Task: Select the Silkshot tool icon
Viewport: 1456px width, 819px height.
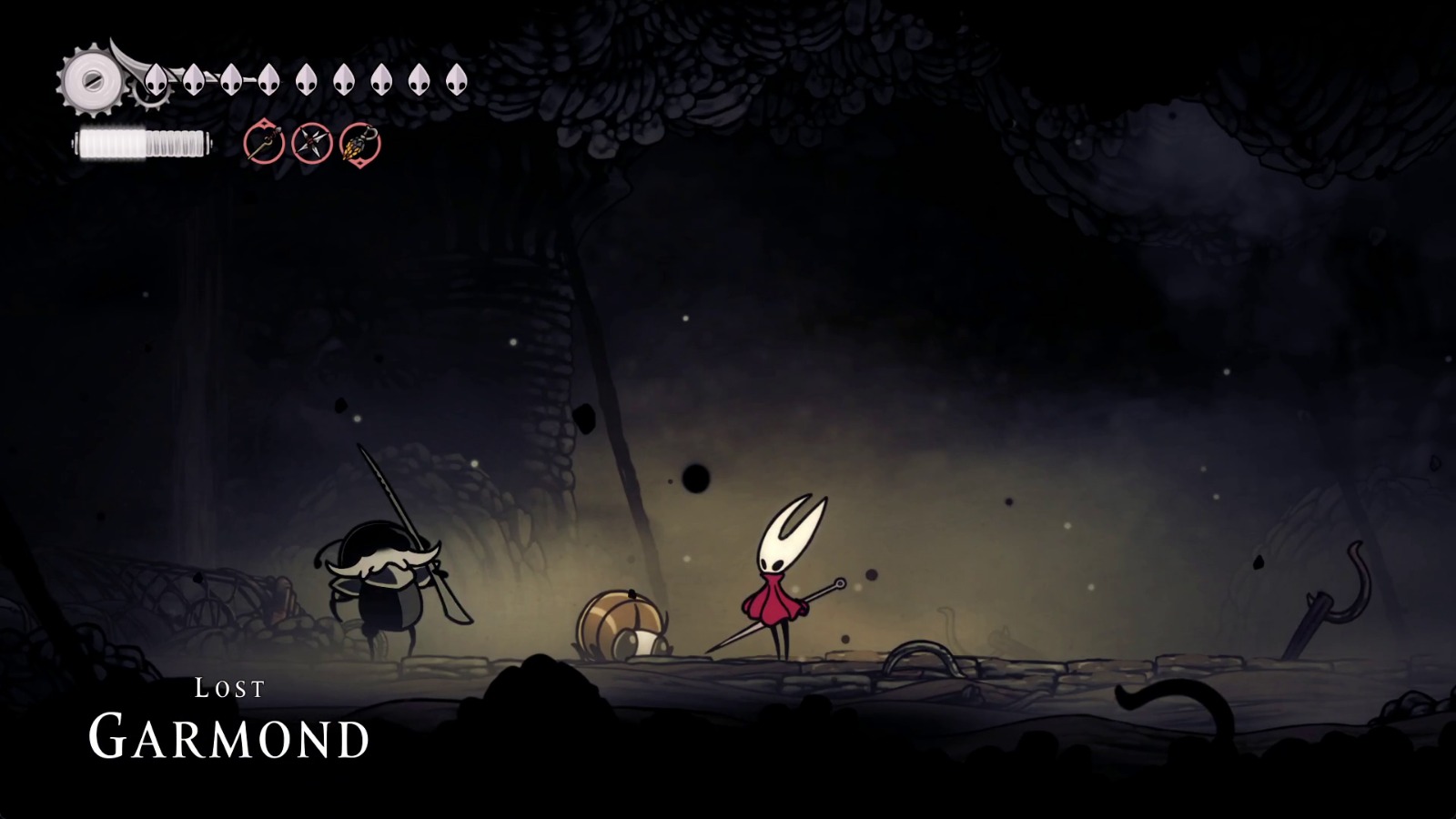Action: [360, 144]
